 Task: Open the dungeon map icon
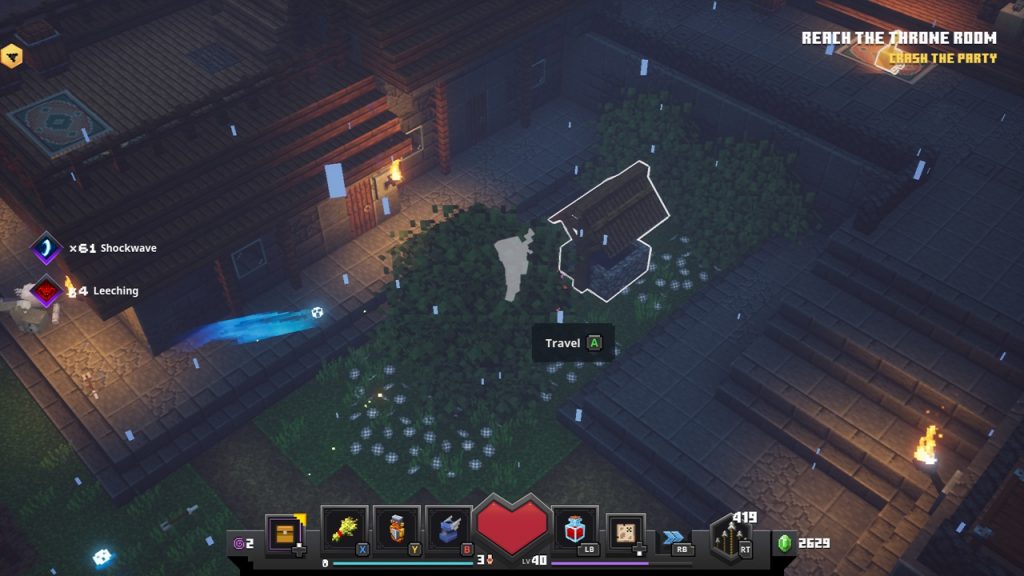tap(626, 531)
